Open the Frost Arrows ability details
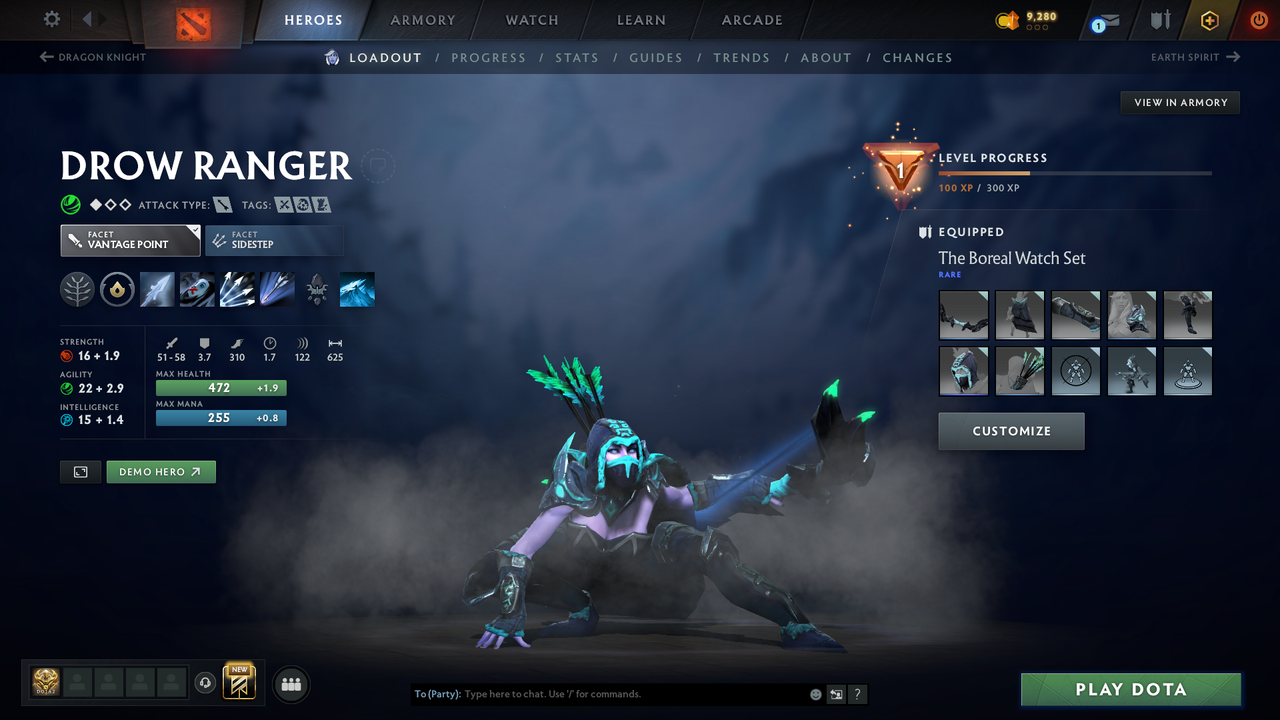The height and width of the screenshot is (720, 1280). point(157,289)
